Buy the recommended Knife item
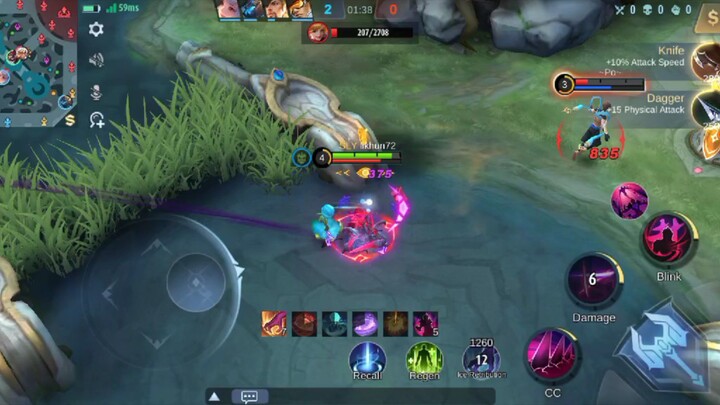The width and height of the screenshot is (720, 405). (x=706, y=60)
